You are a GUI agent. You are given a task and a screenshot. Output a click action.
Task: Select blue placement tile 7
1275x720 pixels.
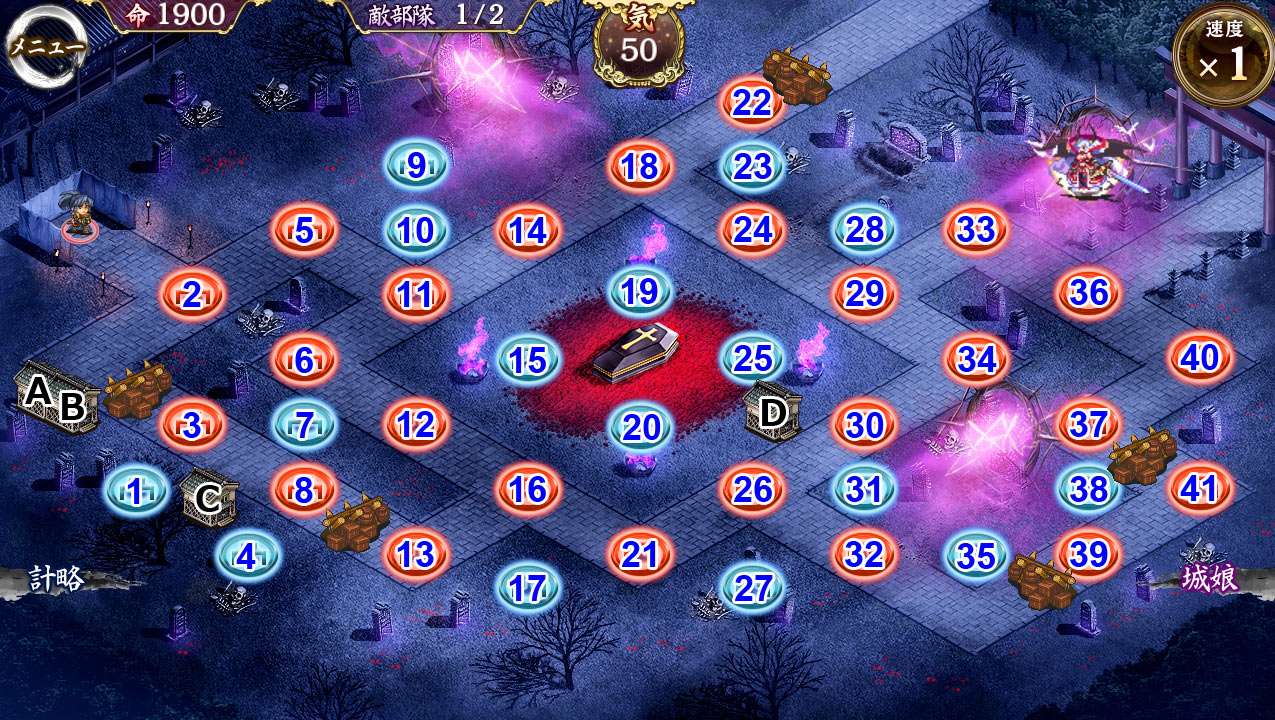pos(304,424)
